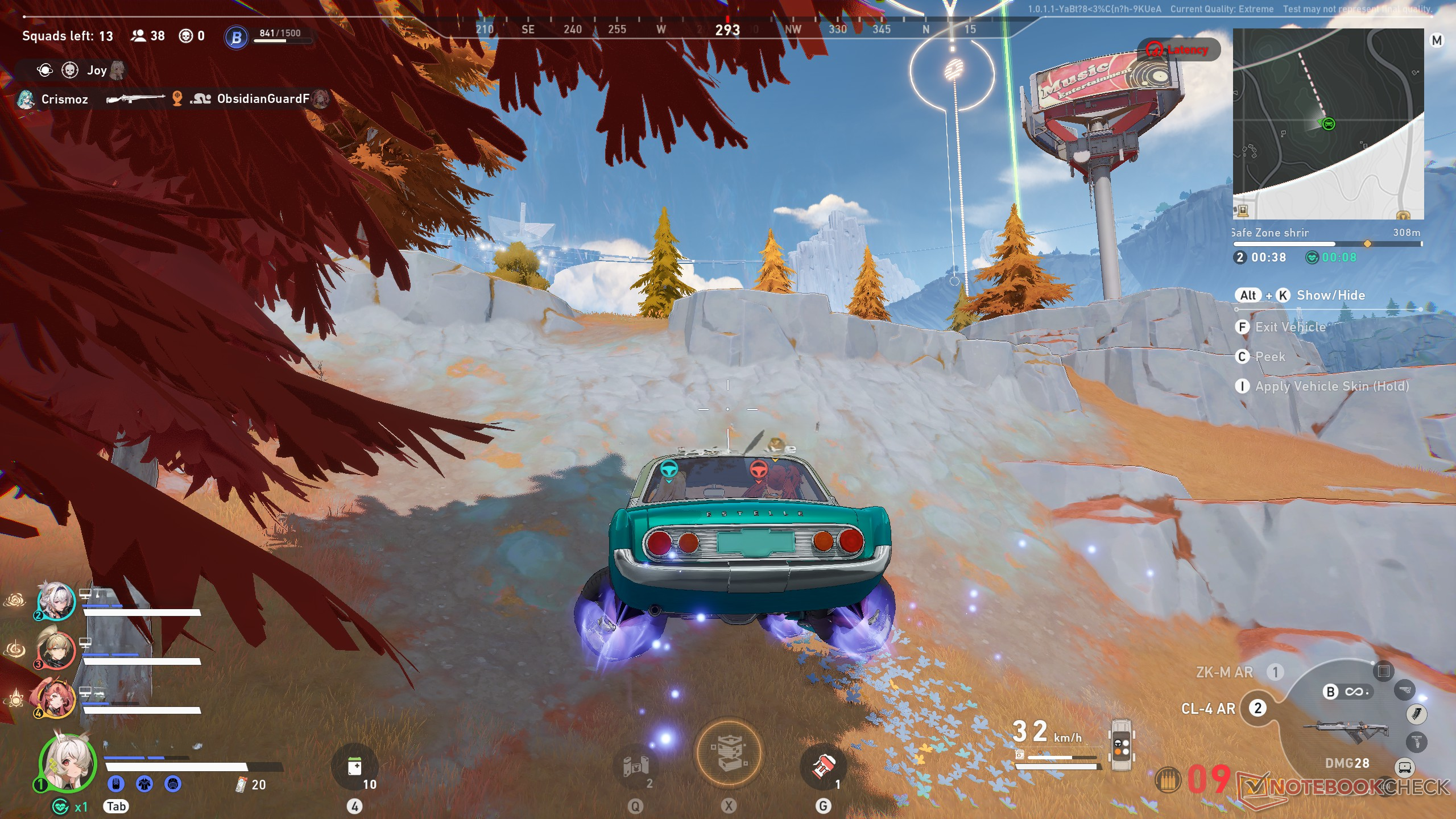Select the ZK-M AR weapon slot
This screenshot has height=819, width=1456.
[x=1225, y=672]
